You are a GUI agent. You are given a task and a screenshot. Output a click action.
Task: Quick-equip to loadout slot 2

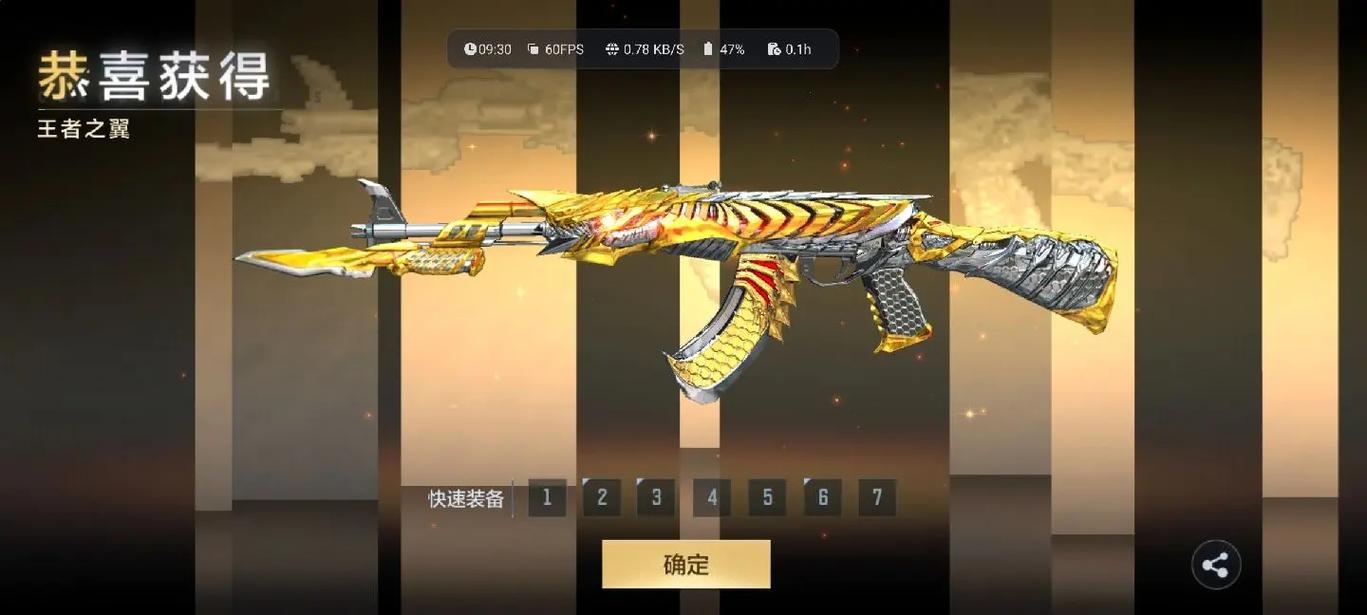coord(602,497)
